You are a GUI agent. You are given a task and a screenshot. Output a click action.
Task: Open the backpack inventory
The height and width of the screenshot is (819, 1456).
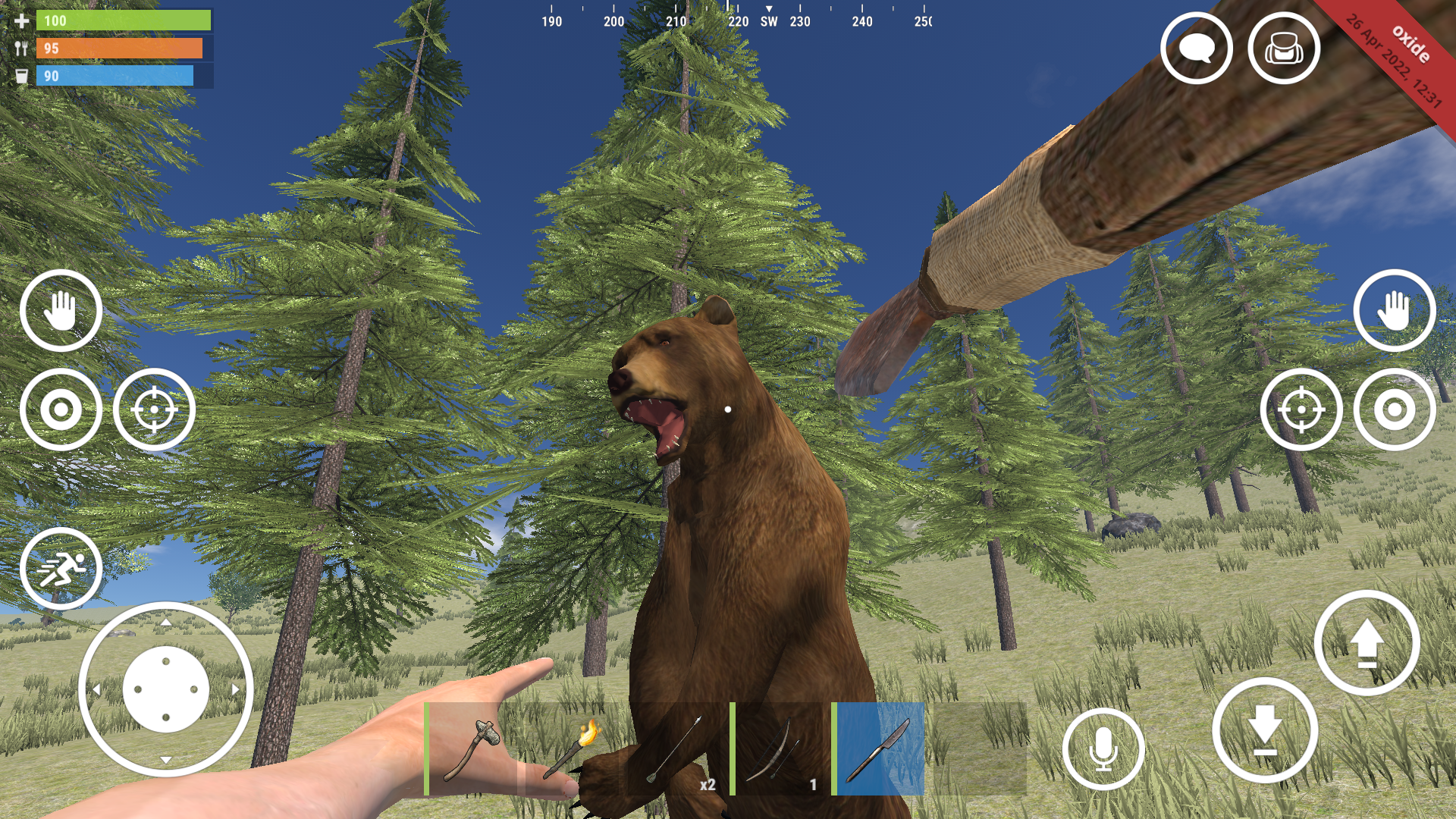click(1282, 47)
